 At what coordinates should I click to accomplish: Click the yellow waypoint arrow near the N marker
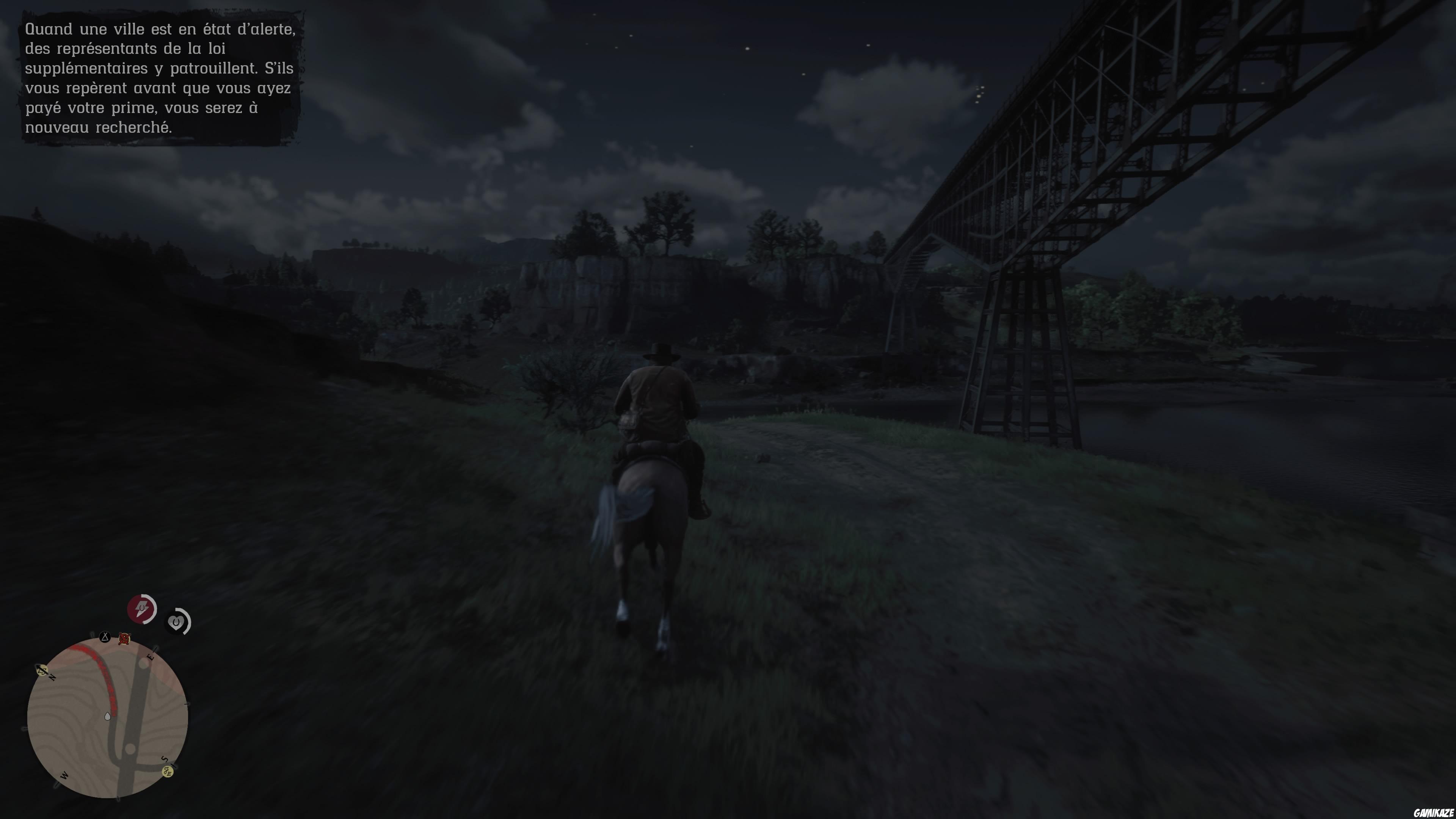[42, 670]
